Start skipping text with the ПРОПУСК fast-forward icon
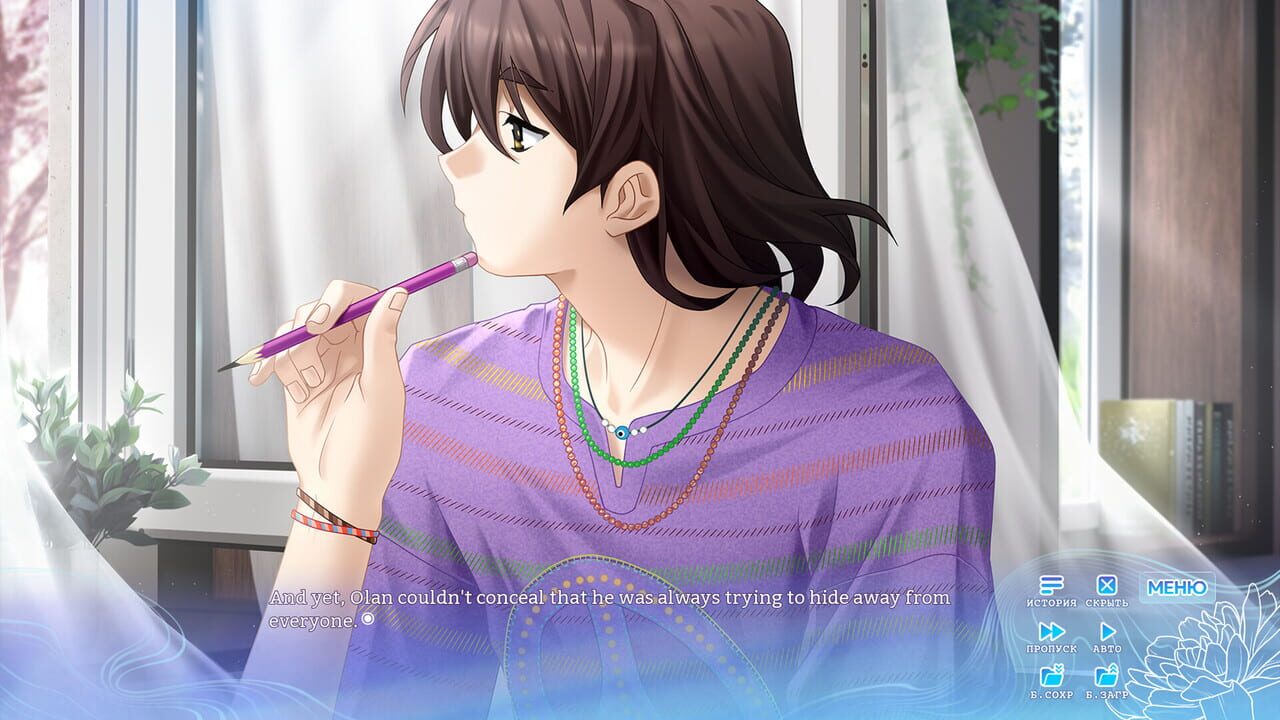1280x720 pixels. [1052, 630]
